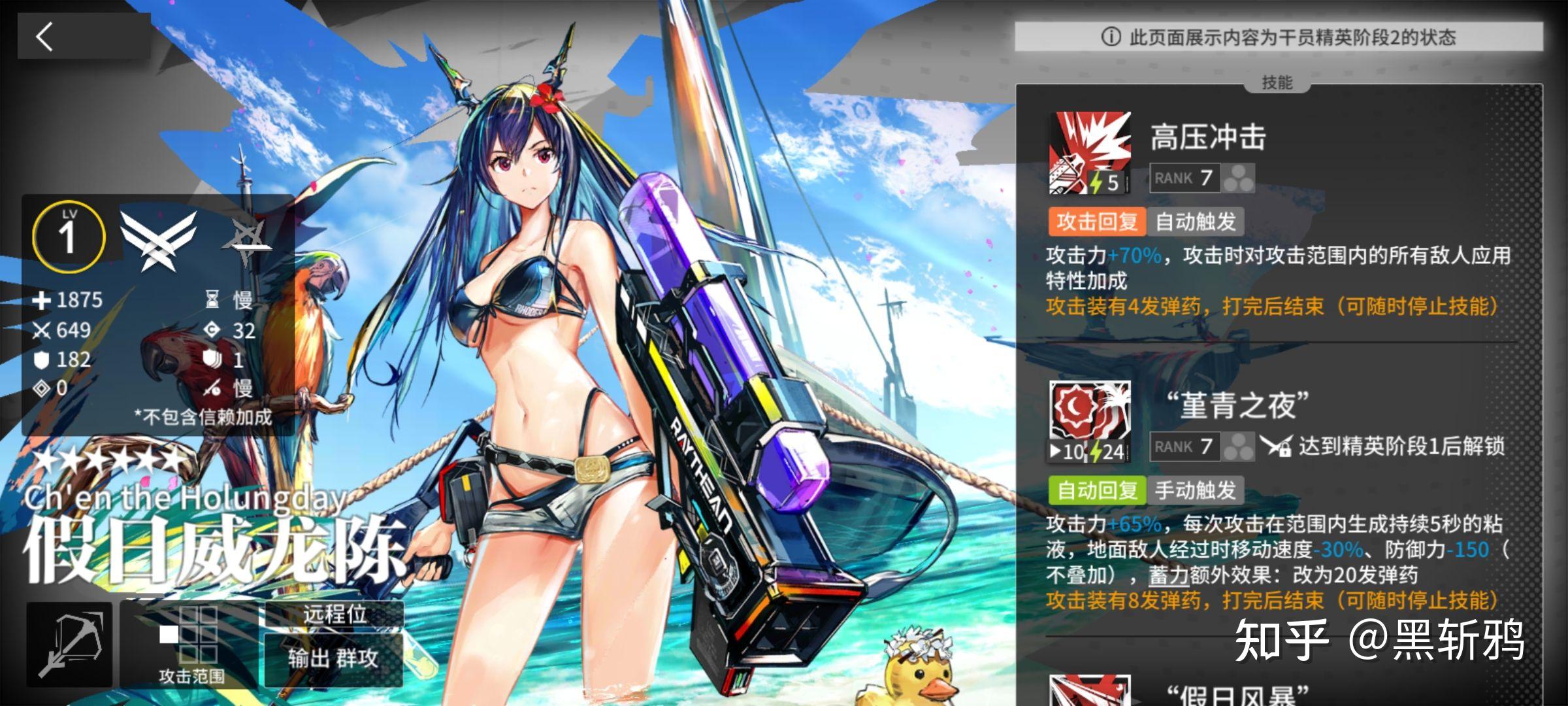Show the 攻击范围 attack range grid
Image resolution: width=1568 pixels, height=706 pixels.
point(189,645)
